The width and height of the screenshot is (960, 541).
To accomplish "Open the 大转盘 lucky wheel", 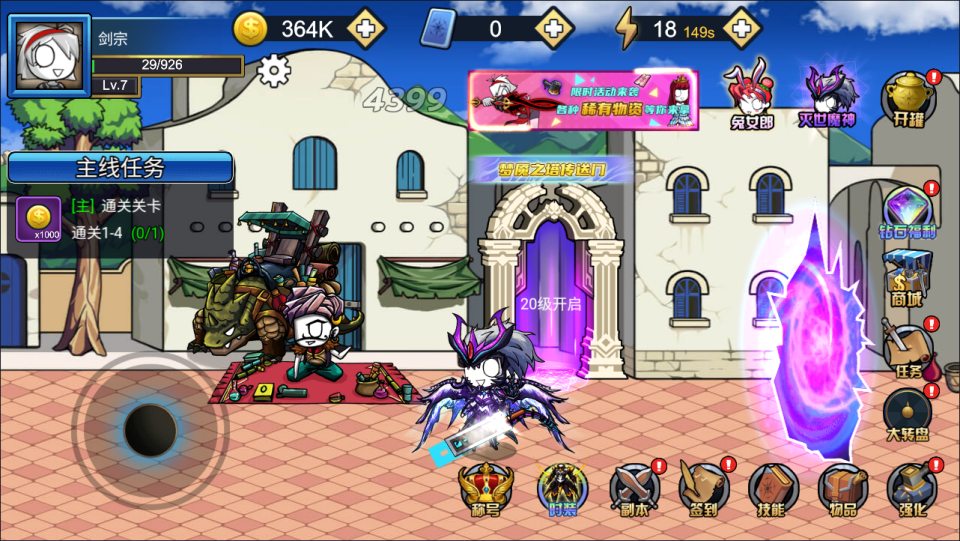I will (908, 416).
